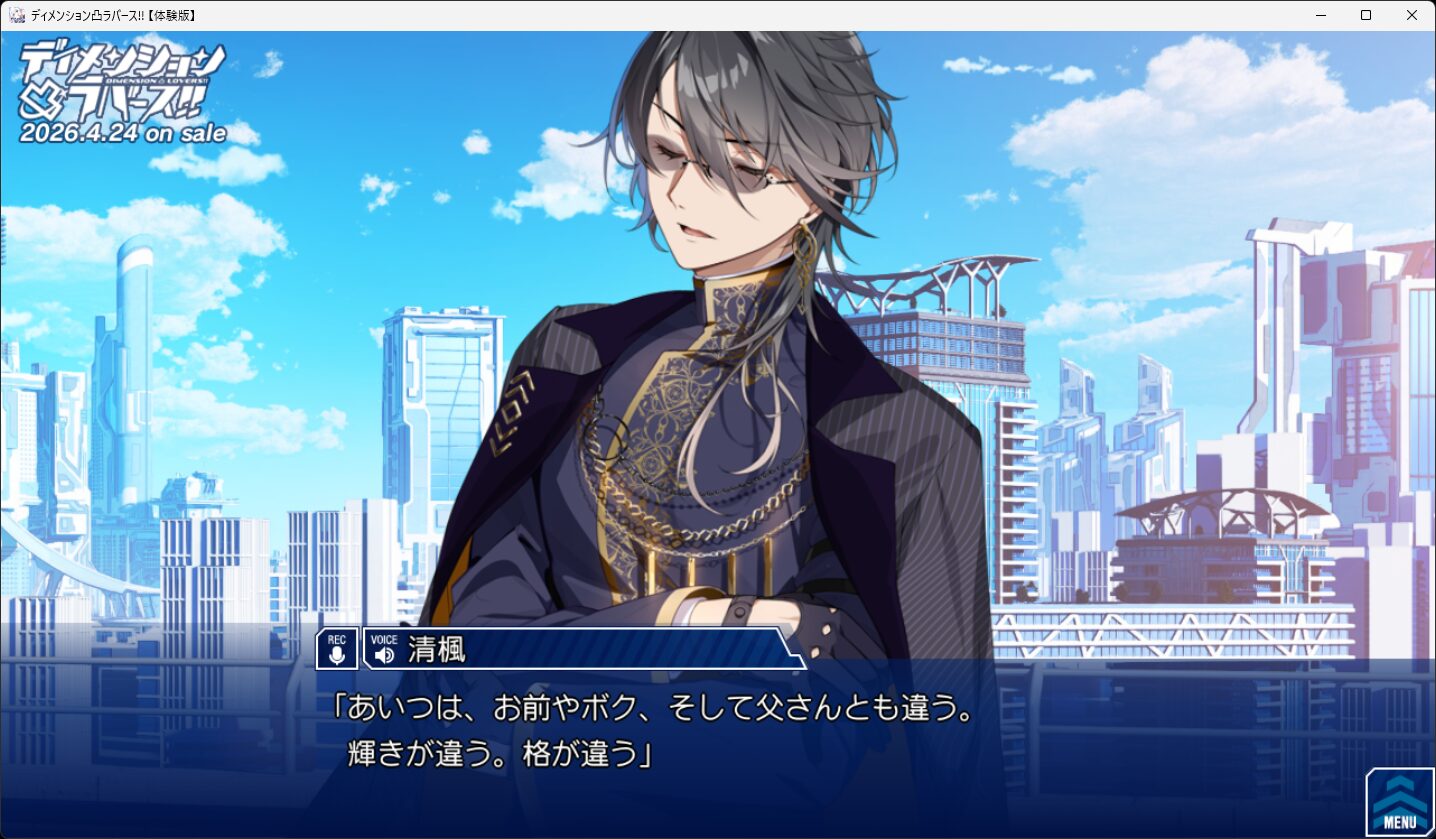Image resolution: width=1436 pixels, height=839 pixels.
Task: Replay the voice with the VOICE speaker icon
Action: (384, 650)
